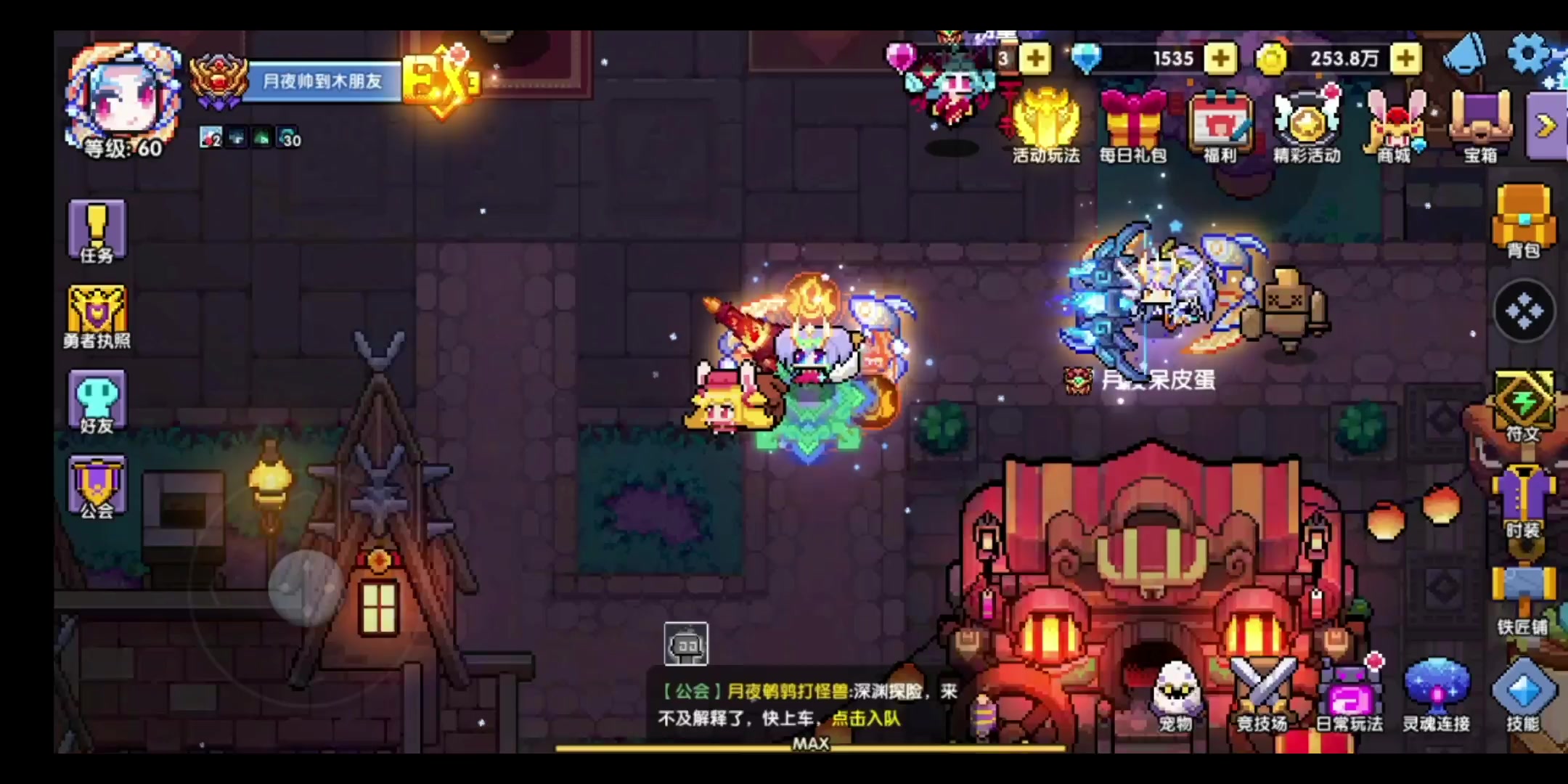Open the 每日礼包 daily gift pack

(1134, 120)
